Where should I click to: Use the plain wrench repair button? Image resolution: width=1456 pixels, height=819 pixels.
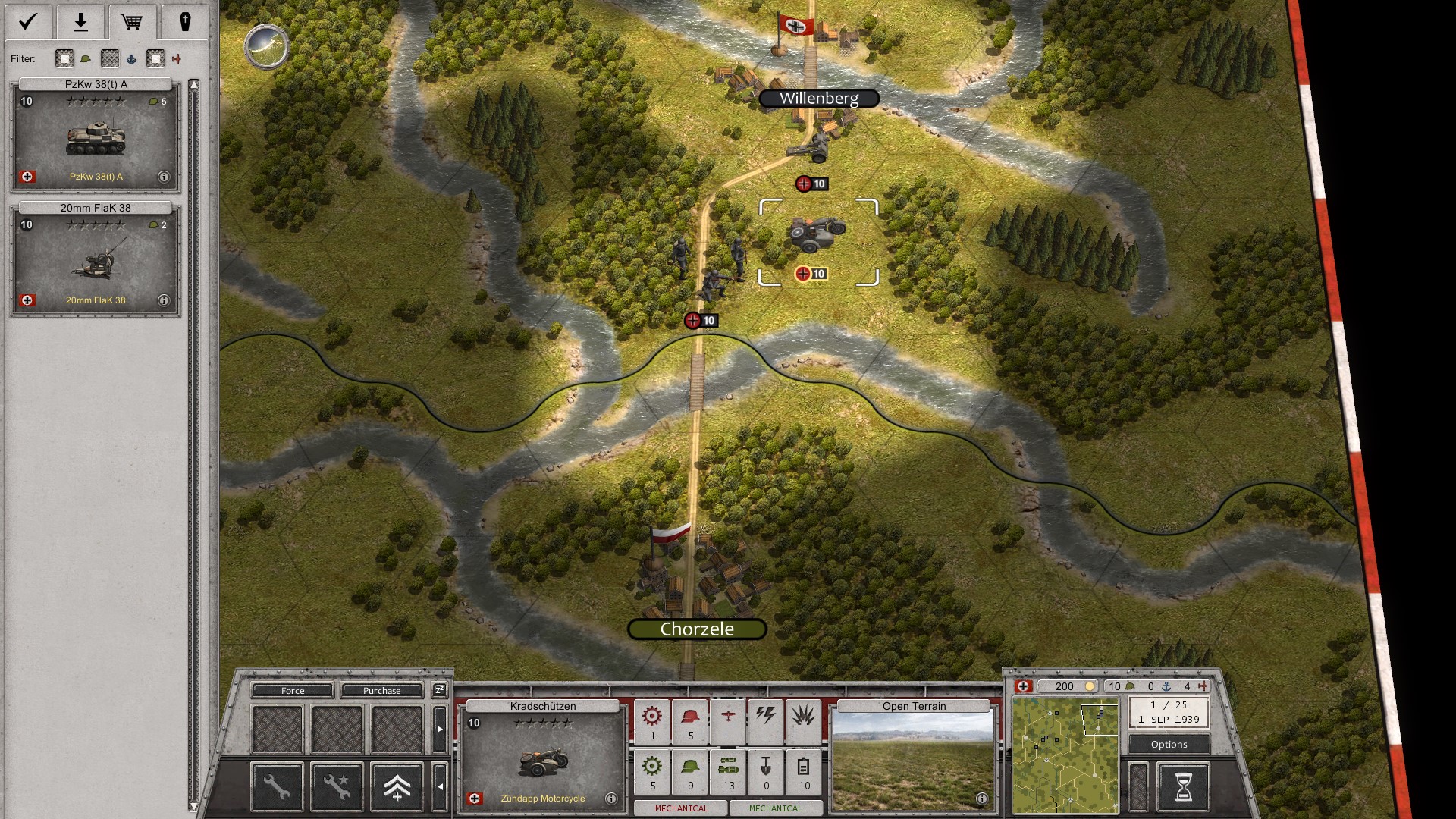pyautogui.click(x=277, y=786)
